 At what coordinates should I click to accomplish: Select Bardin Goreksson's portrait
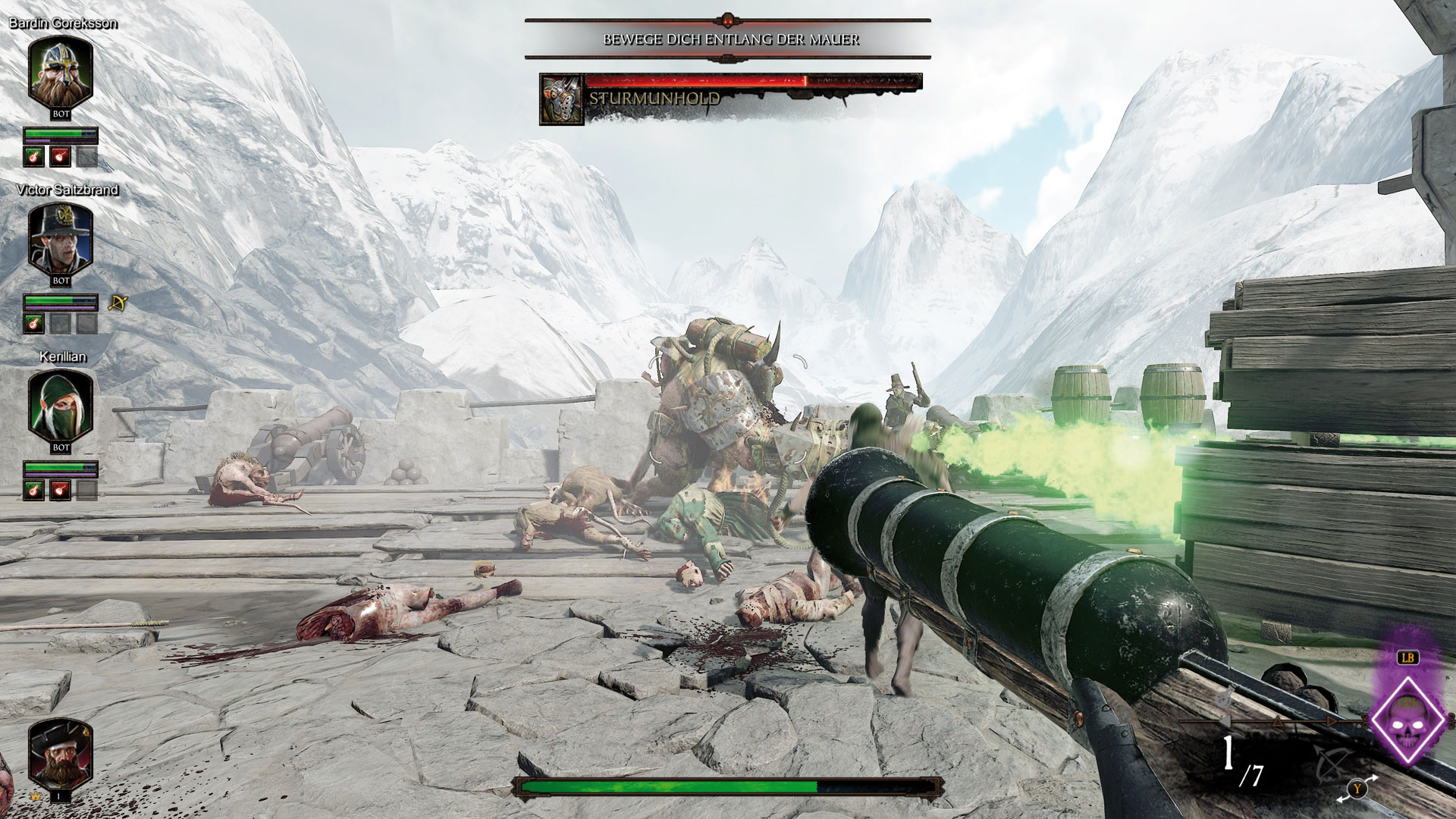tap(61, 70)
